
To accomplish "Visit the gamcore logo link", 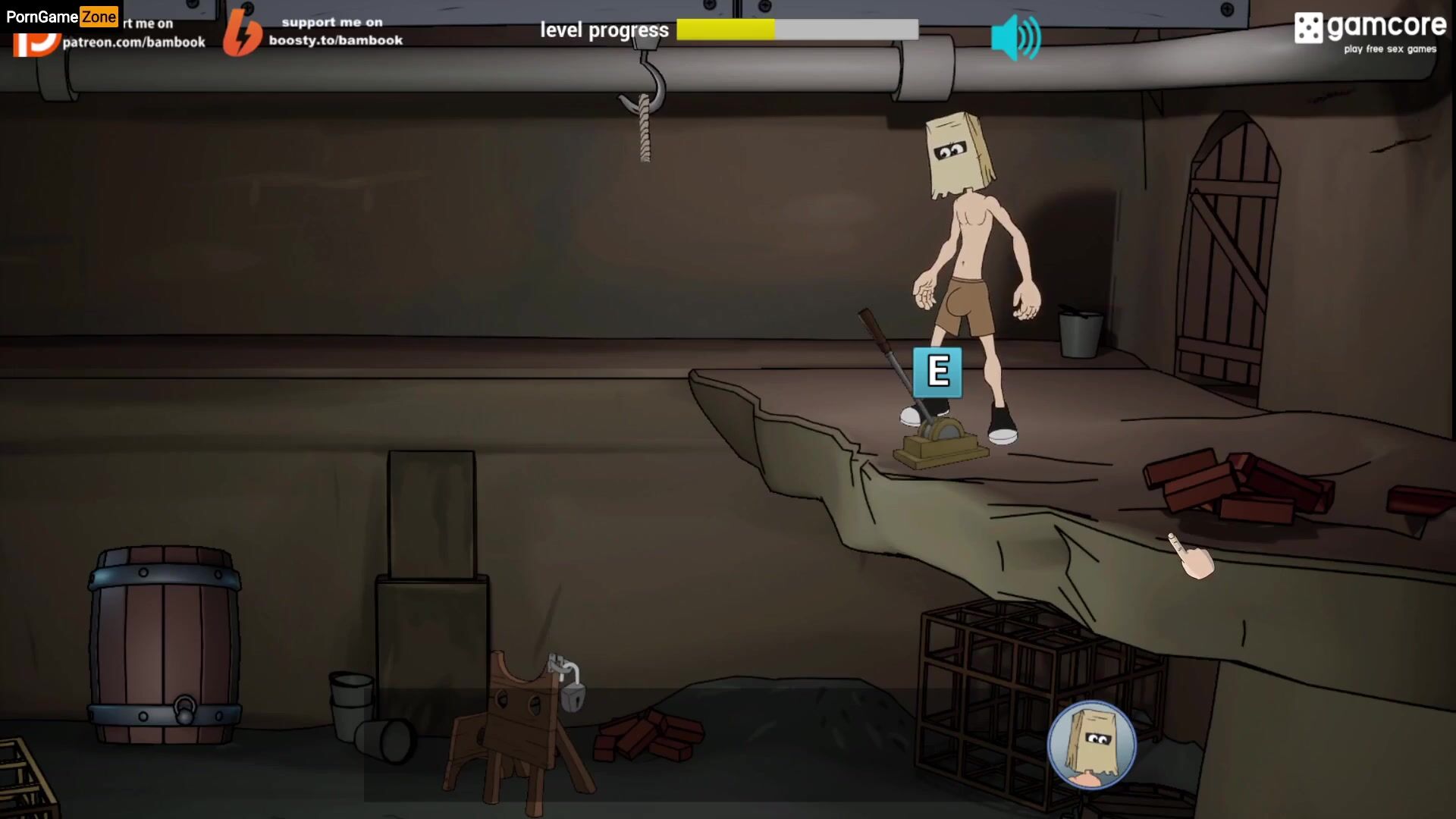I will [x=1370, y=32].
